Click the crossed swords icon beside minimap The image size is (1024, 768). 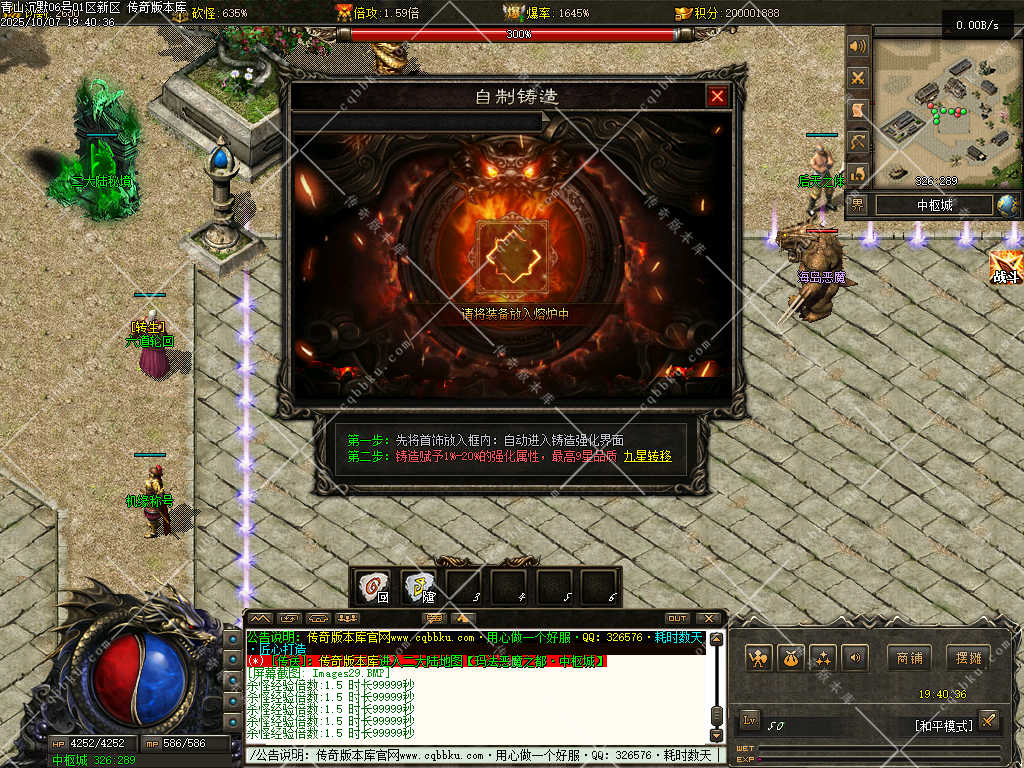pyautogui.click(x=857, y=77)
